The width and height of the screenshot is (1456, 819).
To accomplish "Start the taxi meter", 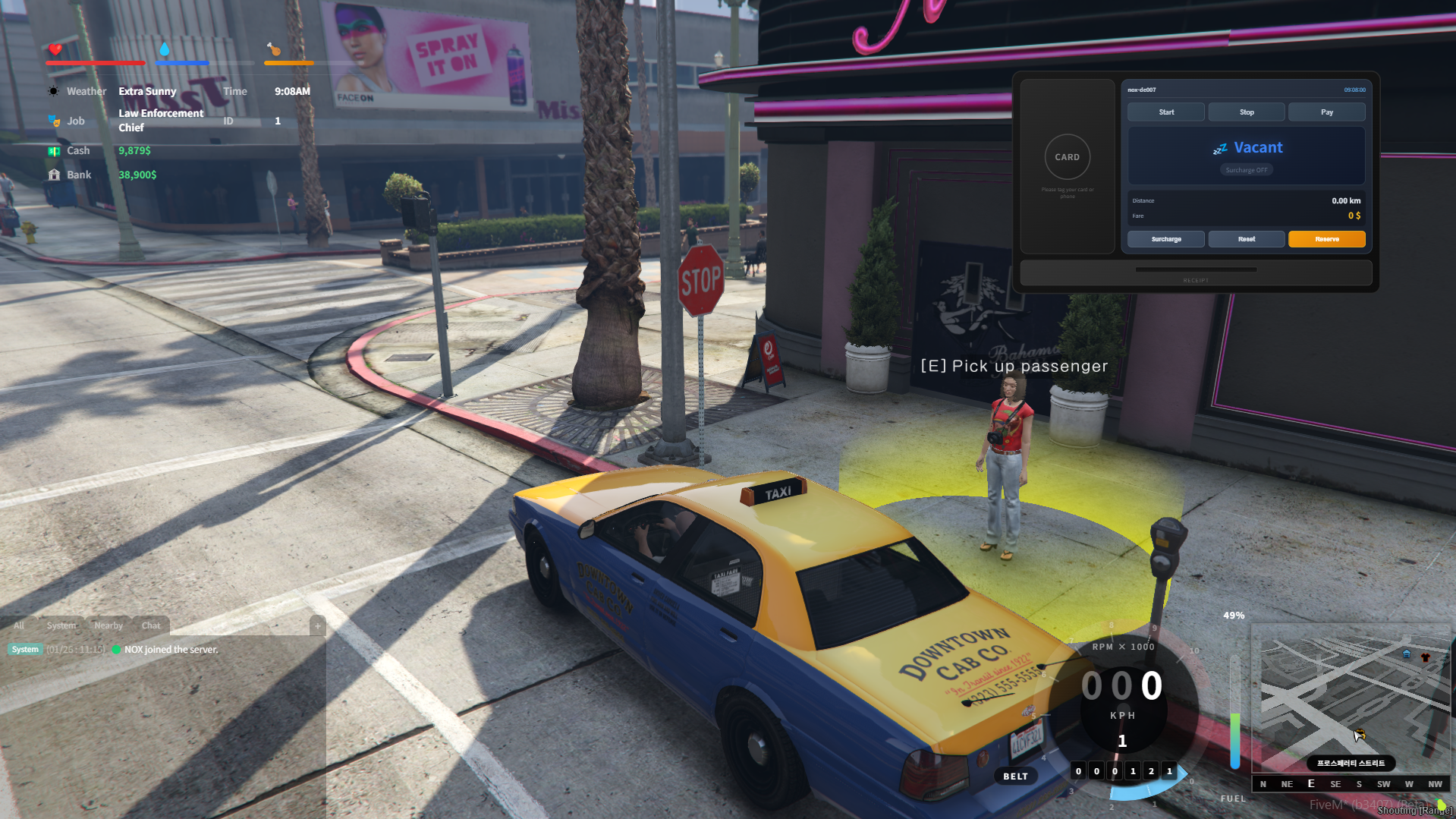I will point(1165,112).
